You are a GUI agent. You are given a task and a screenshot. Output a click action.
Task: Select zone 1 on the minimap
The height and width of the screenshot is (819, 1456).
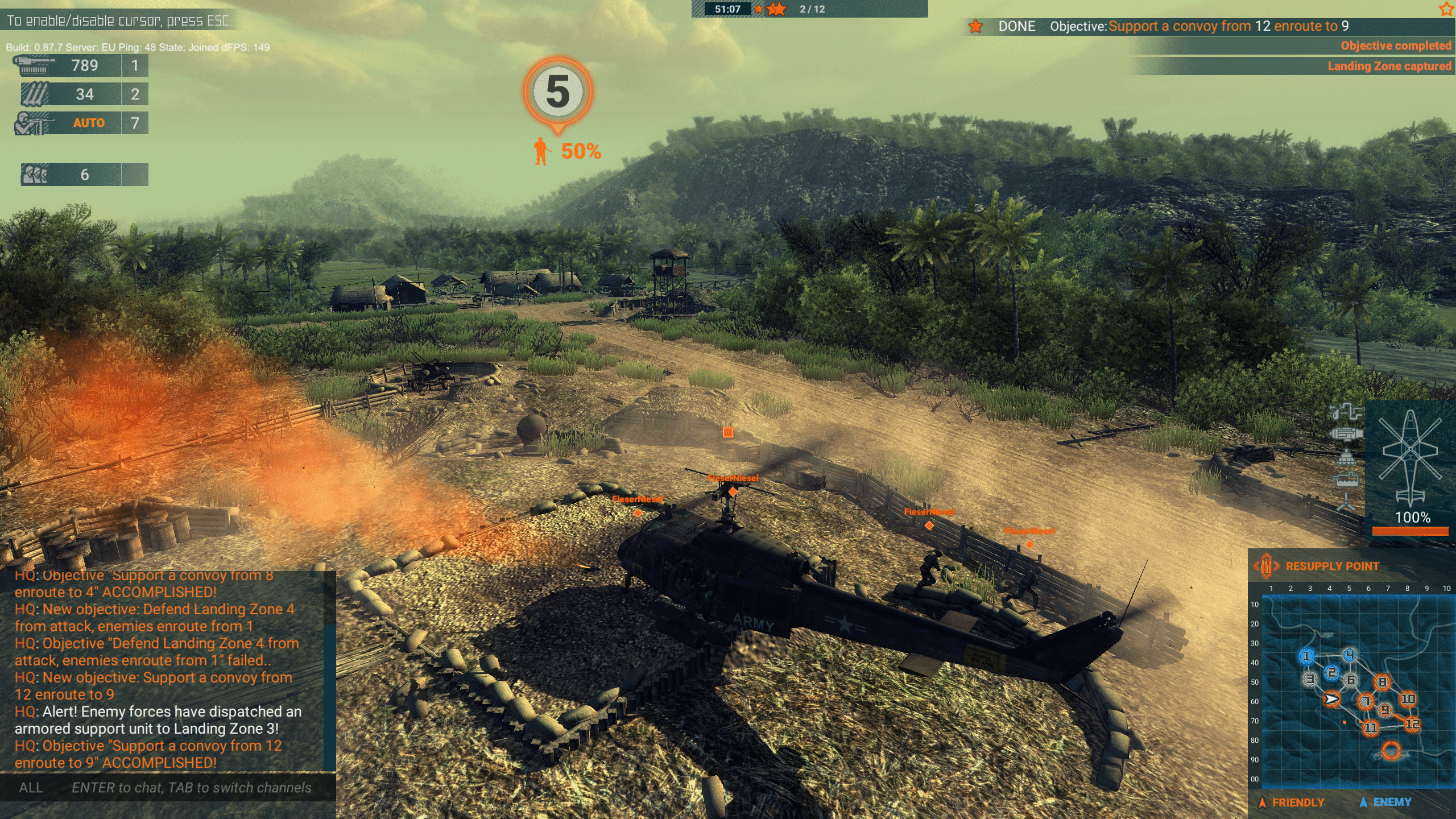[1306, 656]
